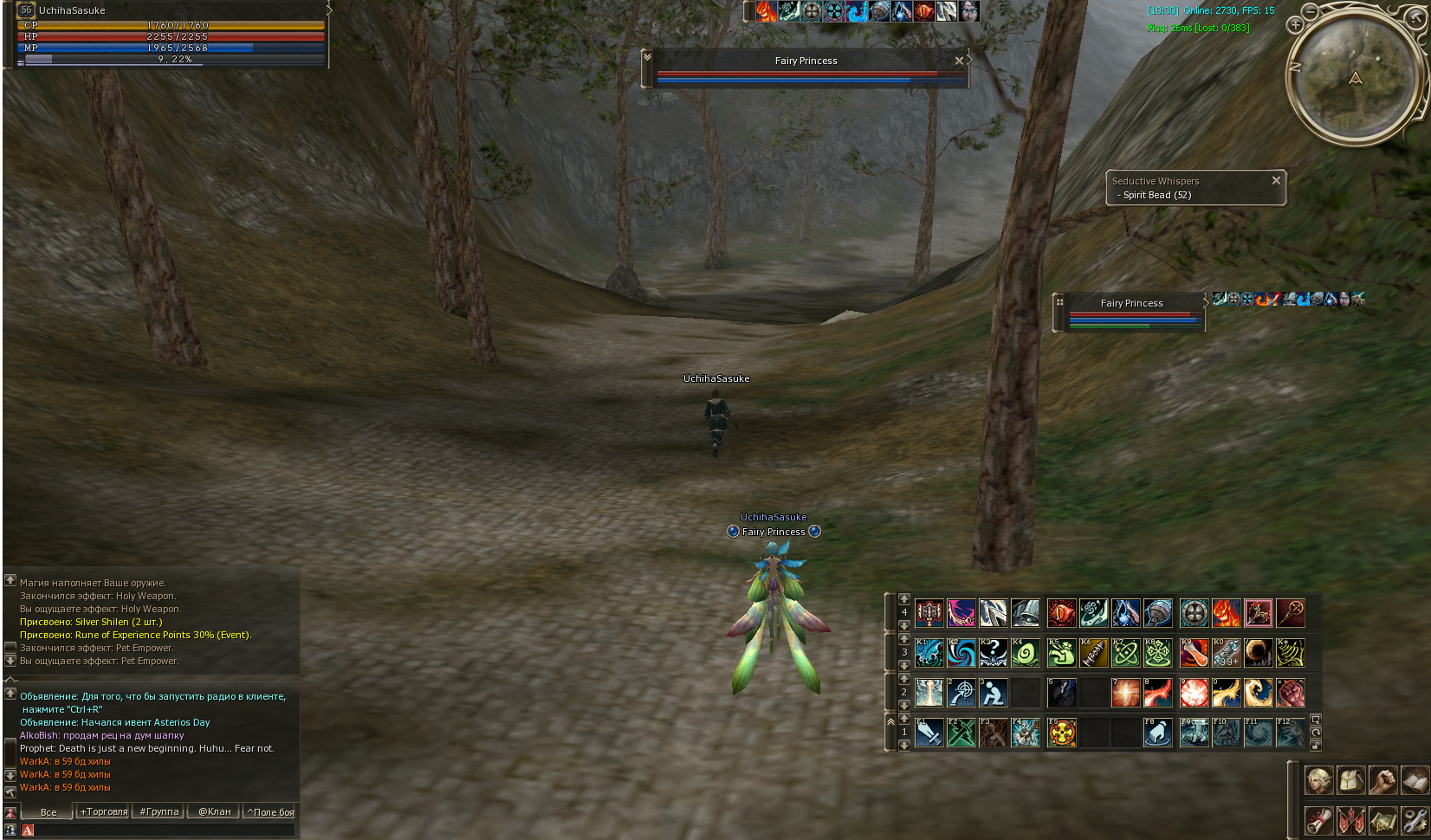This screenshot has width=1431, height=840.
Task: Open the world map scroll icon
Action: point(1382,819)
